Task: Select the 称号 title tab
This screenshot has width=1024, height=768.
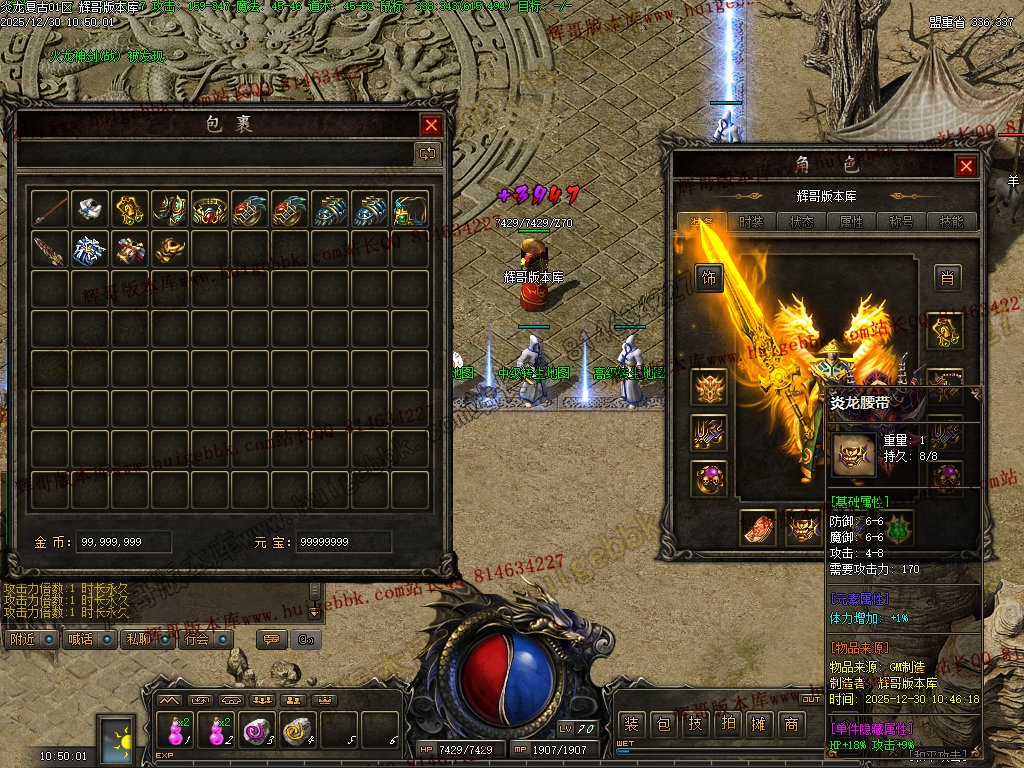Action: [901, 222]
